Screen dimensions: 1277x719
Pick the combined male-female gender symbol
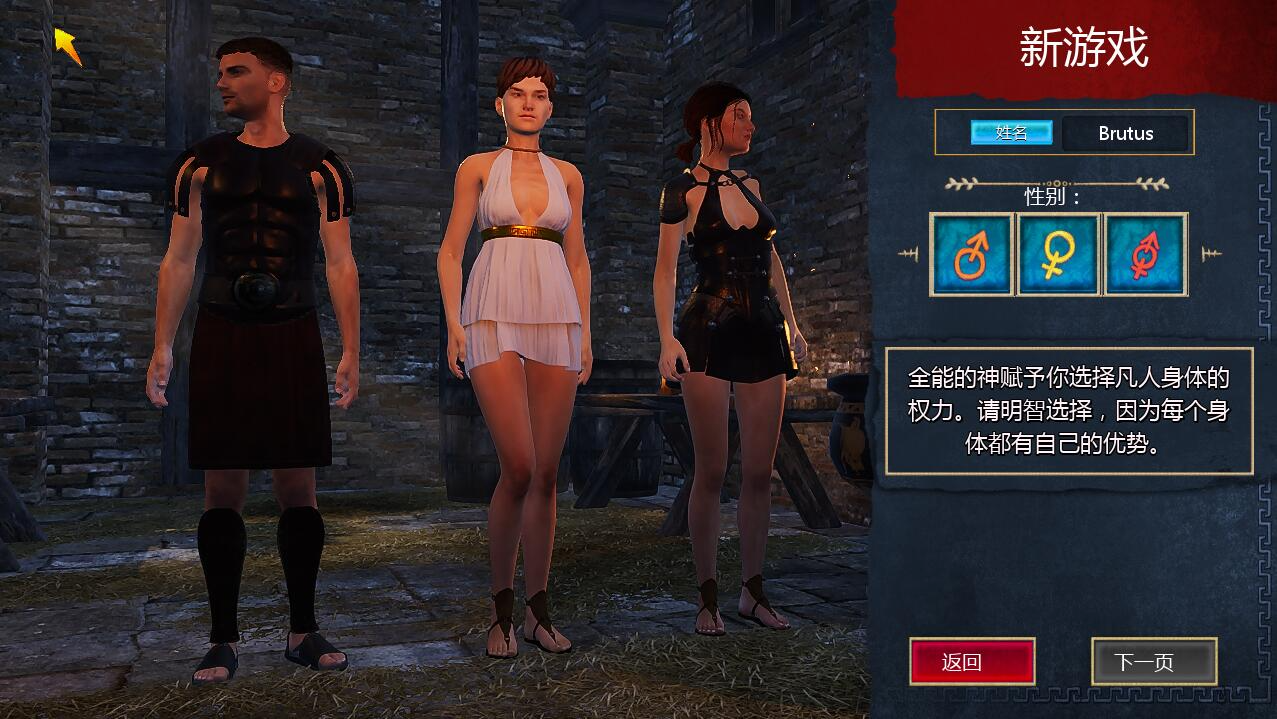[1145, 255]
